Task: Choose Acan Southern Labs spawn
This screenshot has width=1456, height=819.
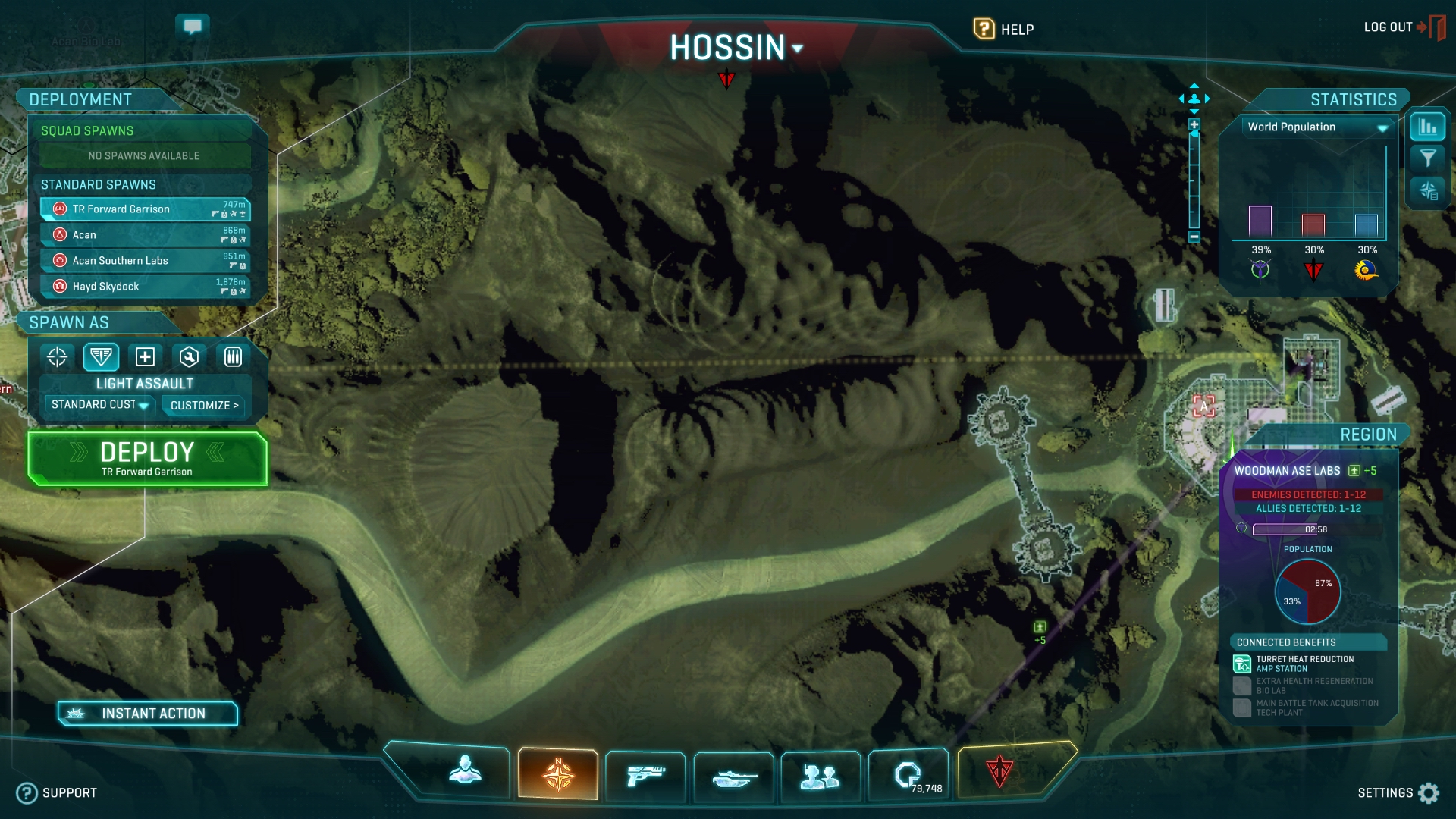Action: 144,261
